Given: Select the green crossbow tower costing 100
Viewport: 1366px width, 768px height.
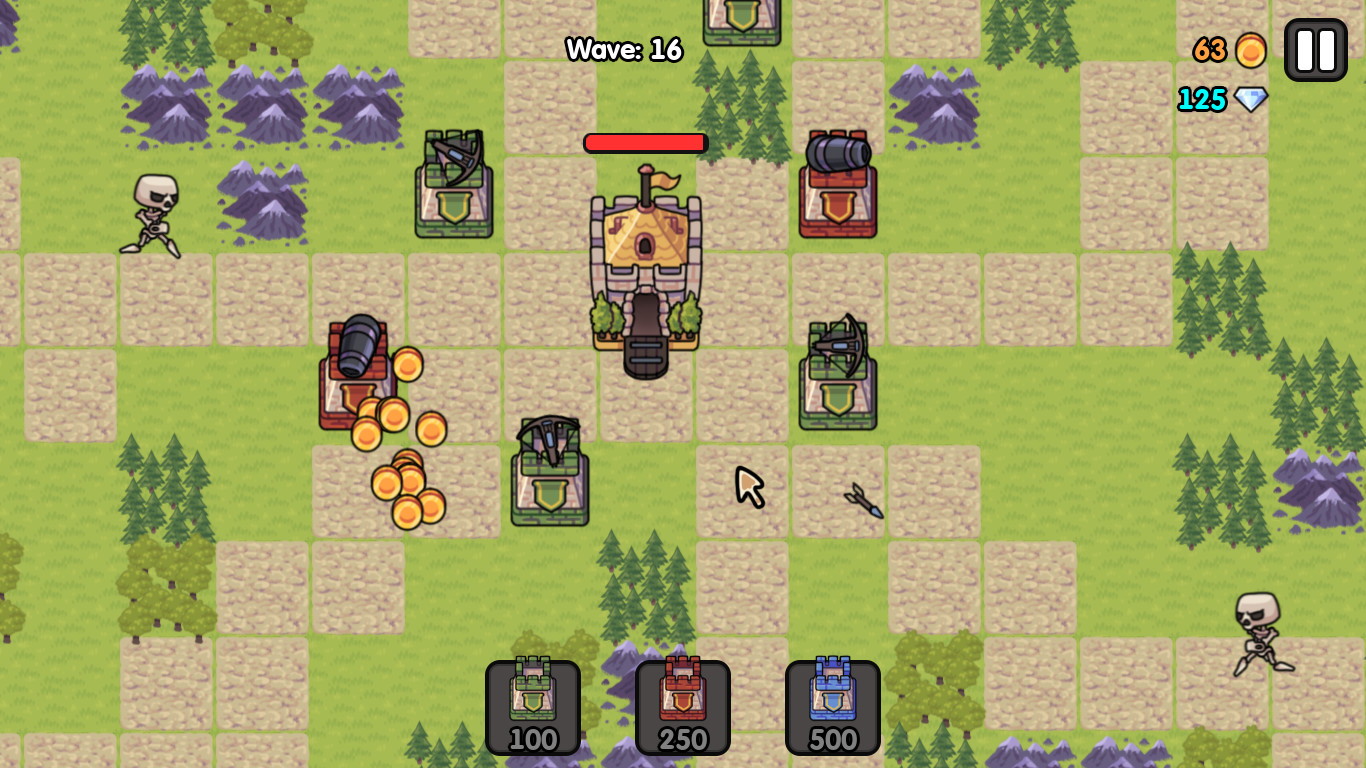Looking at the screenshot, I should (x=532, y=706).
